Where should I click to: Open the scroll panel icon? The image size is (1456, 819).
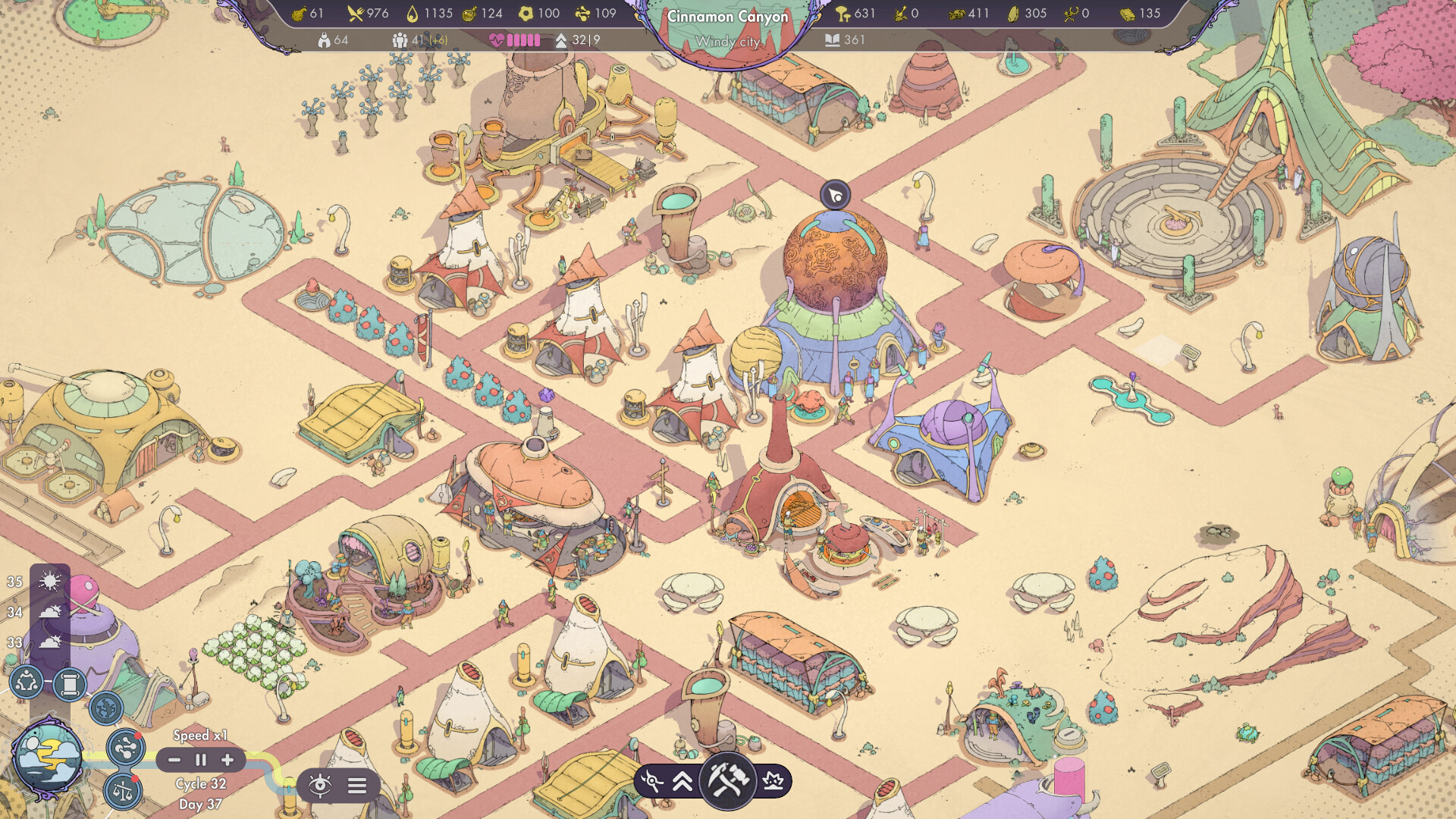(x=70, y=685)
